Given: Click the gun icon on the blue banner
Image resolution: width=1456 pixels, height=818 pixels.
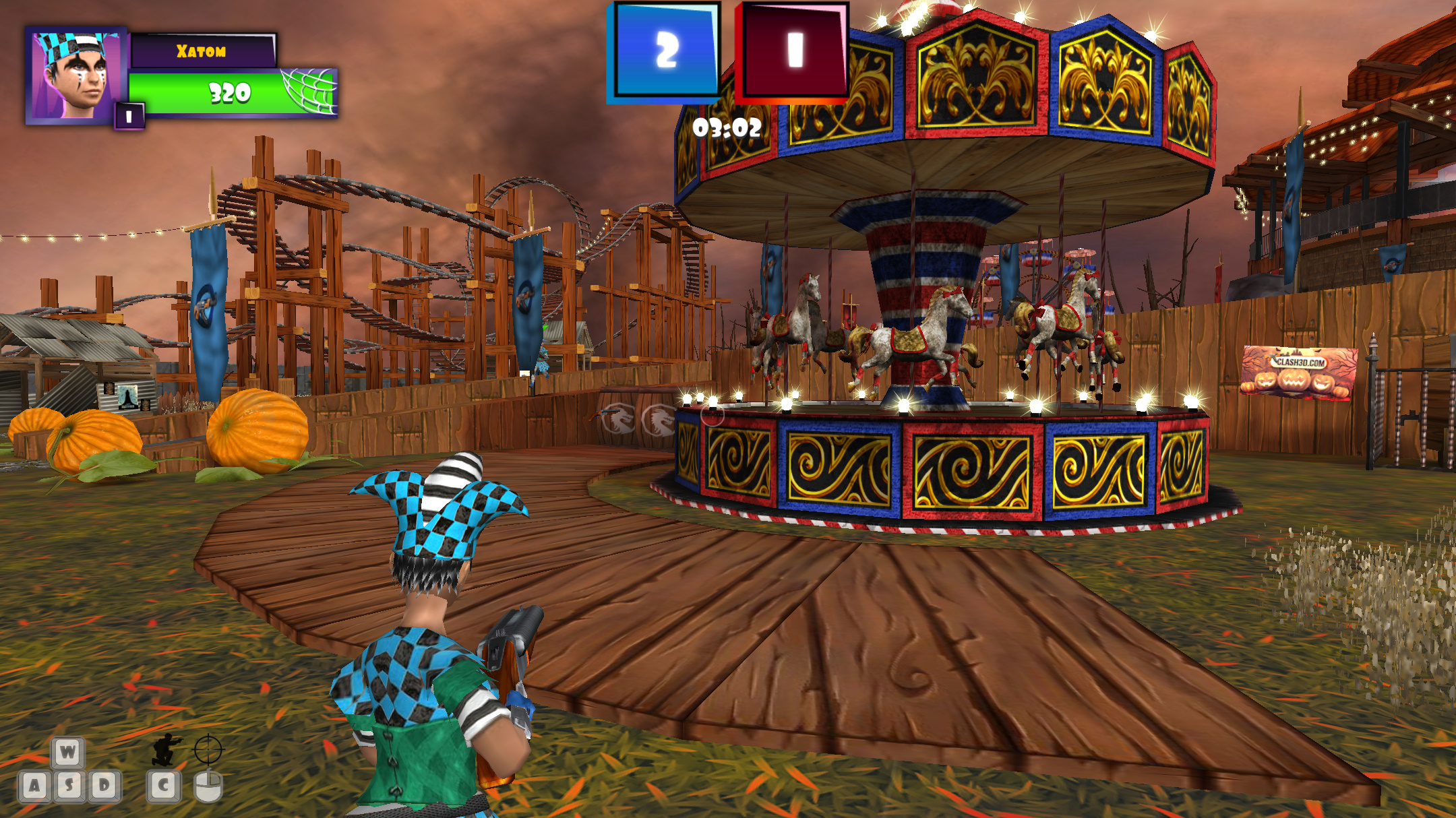Looking at the screenshot, I should pyautogui.click(x=206, y=305).
